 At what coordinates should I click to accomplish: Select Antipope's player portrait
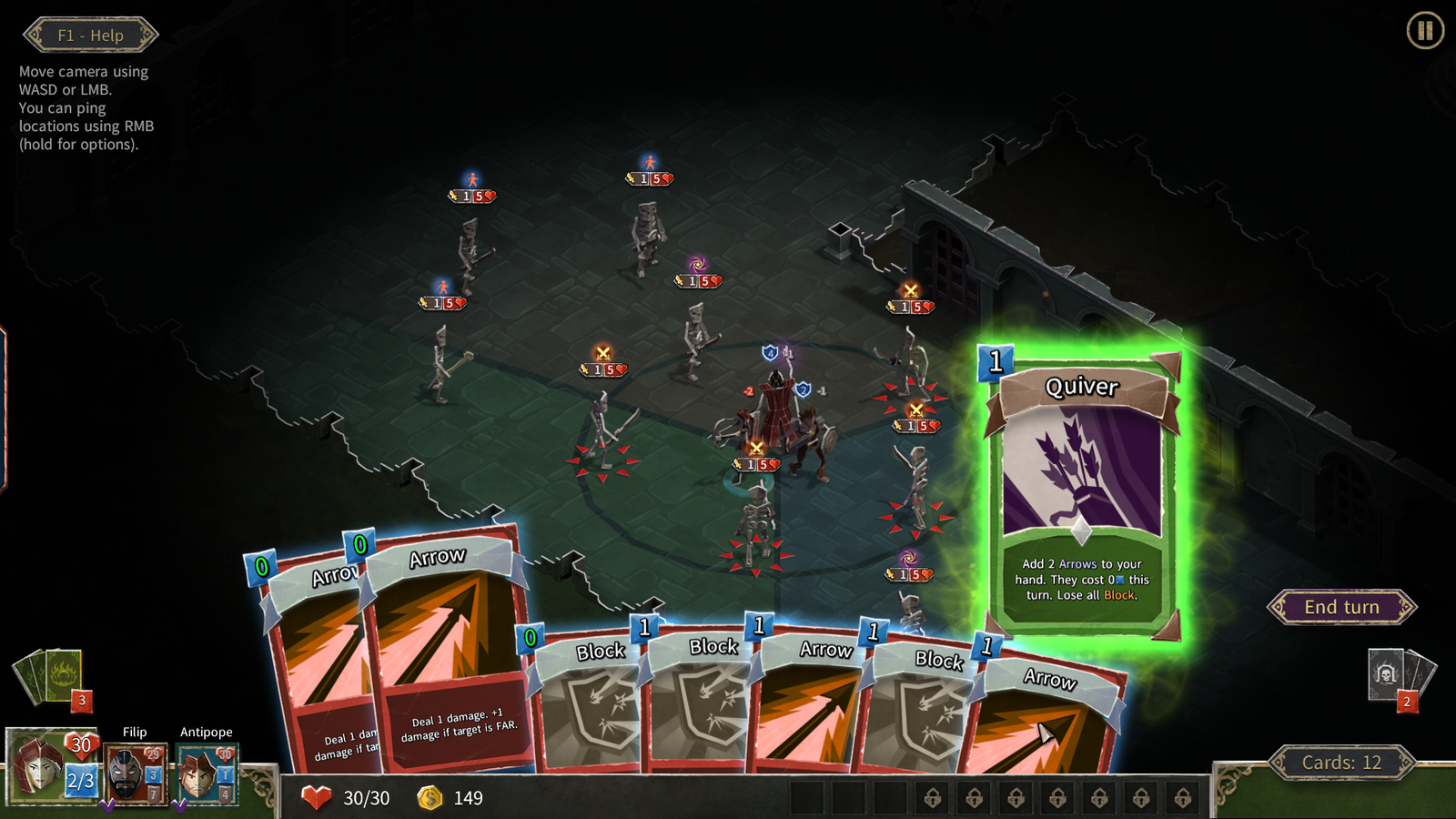206,775
